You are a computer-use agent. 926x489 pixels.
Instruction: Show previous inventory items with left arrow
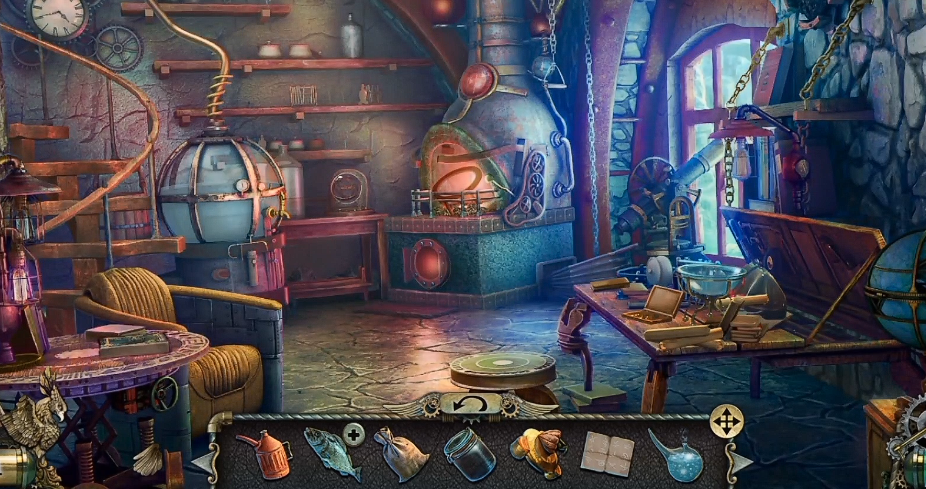click(x=203, y=461)
